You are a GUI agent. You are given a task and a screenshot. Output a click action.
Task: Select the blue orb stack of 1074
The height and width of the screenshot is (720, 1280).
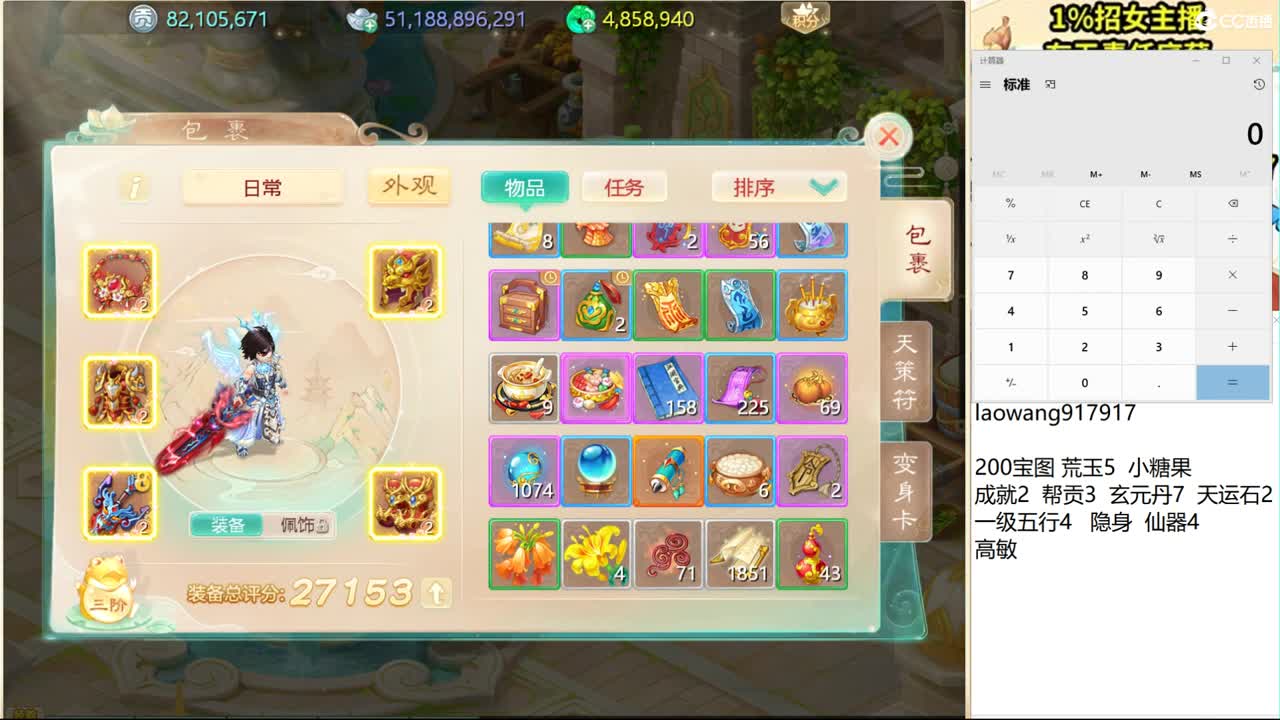click(523, 470)
